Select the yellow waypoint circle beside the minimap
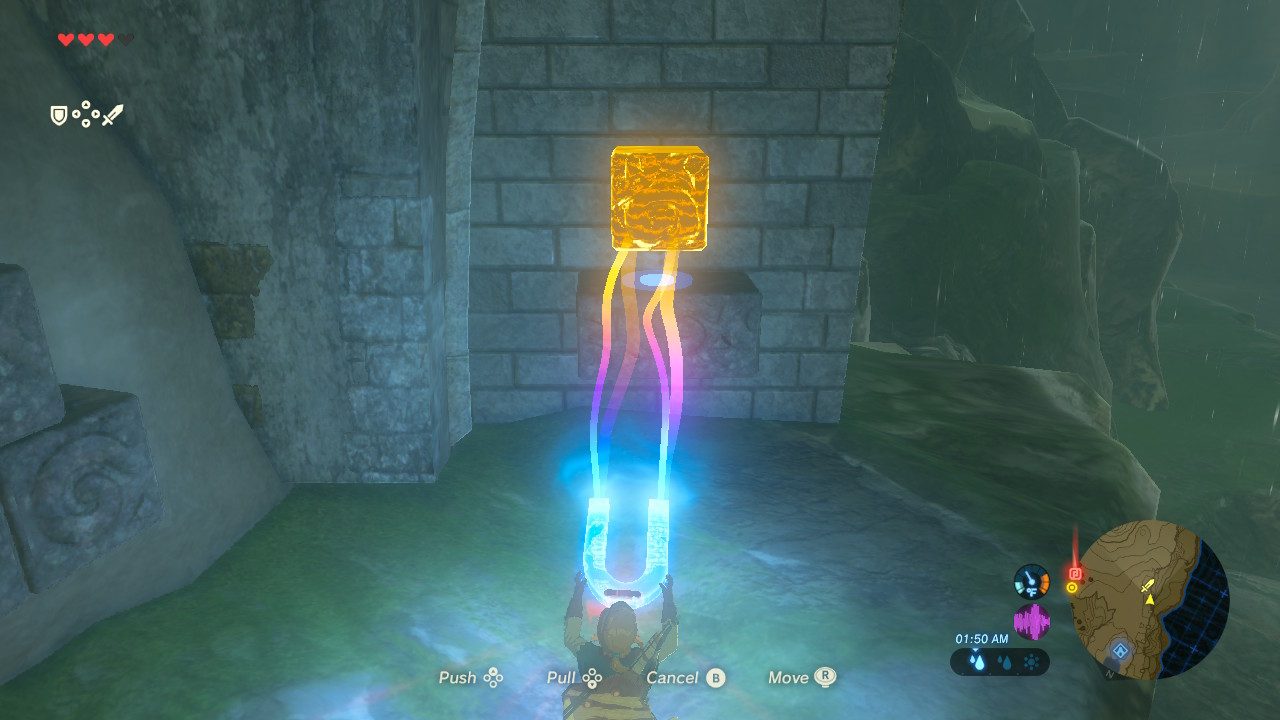This screenshot has width=1280, height=720. click(x=1071, y=588)
